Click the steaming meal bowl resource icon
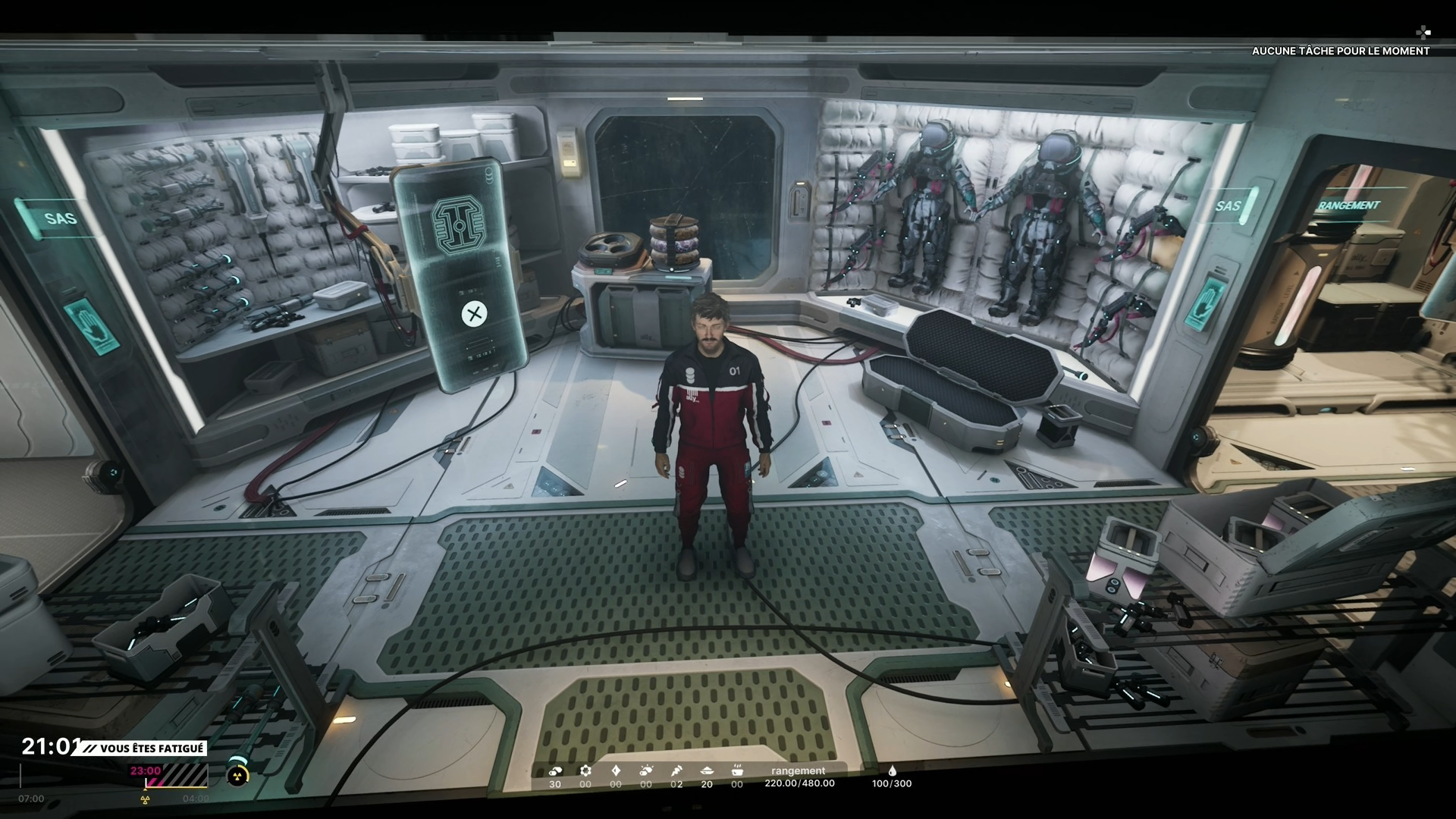This screenshot has height=819, width=1456. tap(737, 770)
